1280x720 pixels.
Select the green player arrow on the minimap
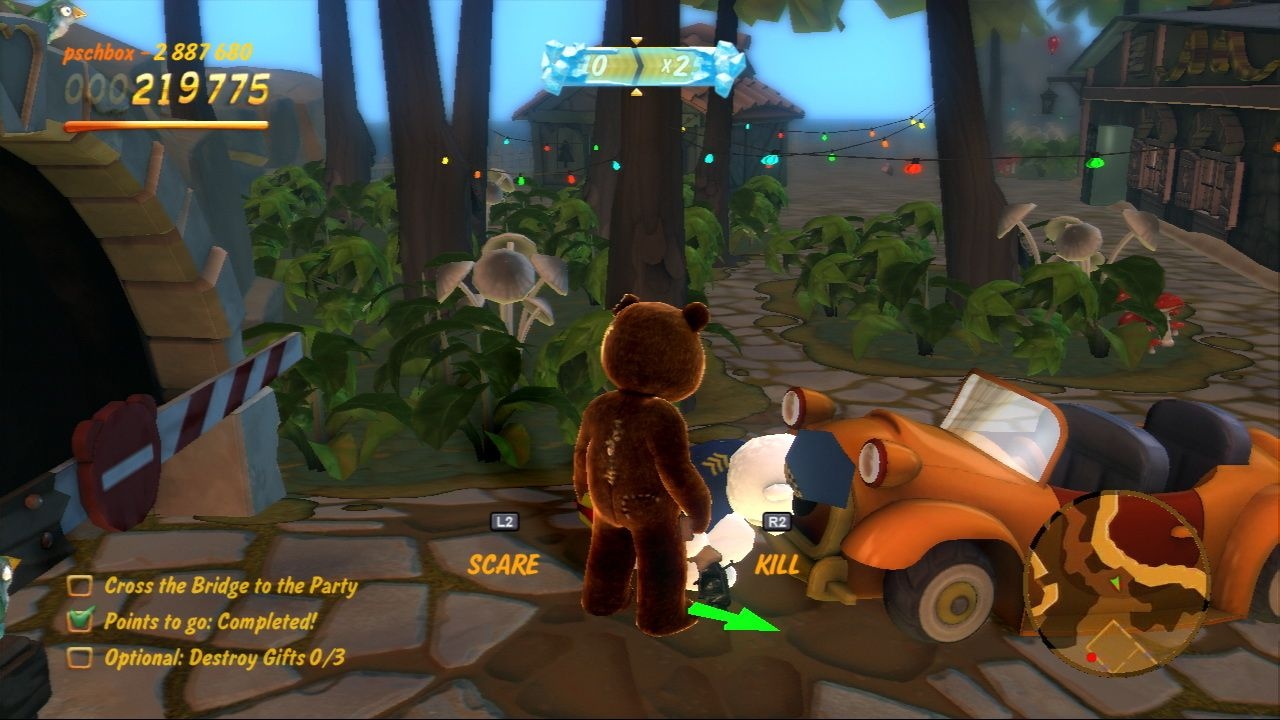click(1116, 583)
